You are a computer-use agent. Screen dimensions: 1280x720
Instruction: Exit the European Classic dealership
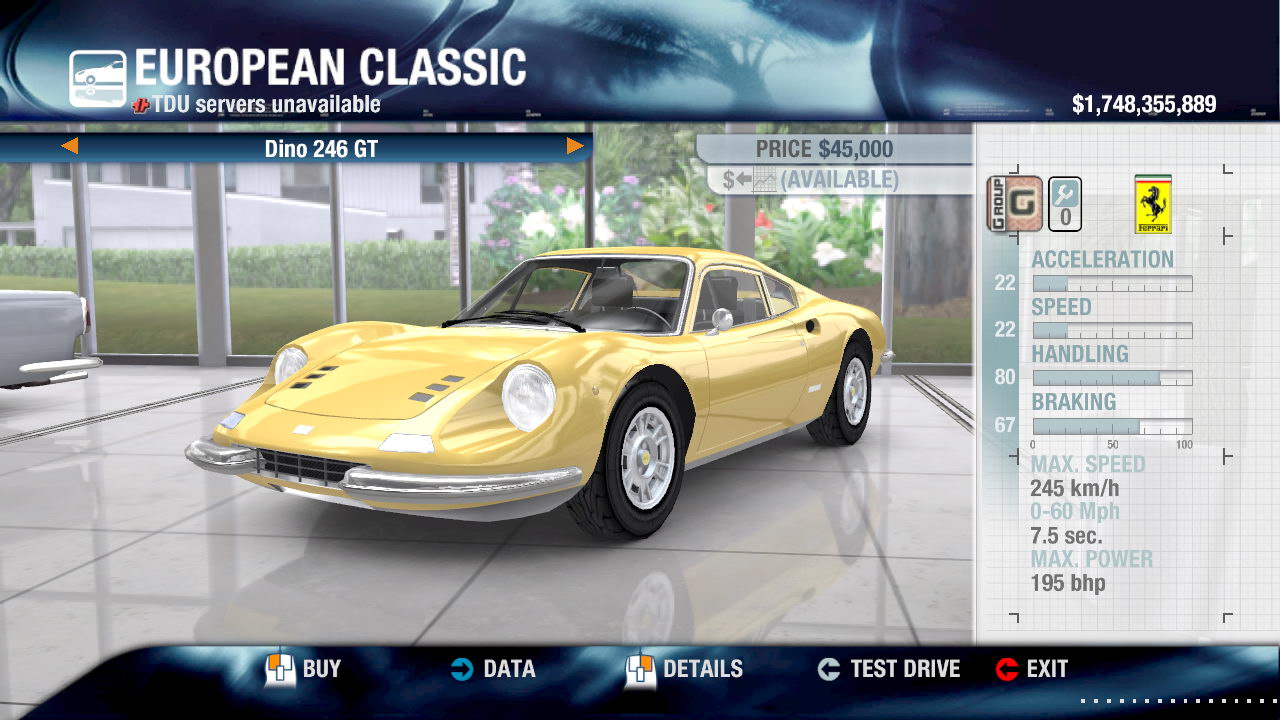tap(1032, 669)
